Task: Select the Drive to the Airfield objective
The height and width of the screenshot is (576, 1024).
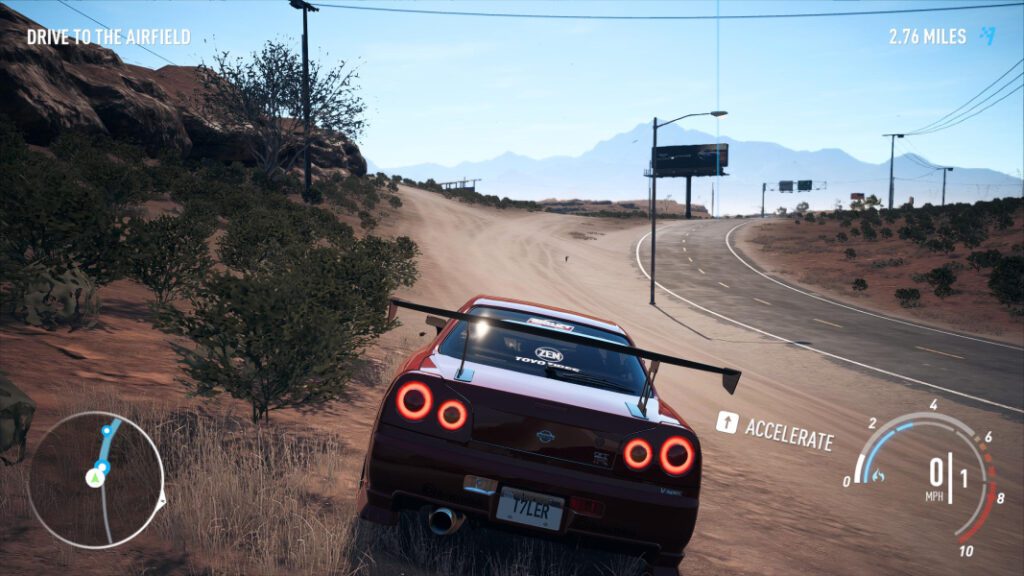Action: 108,37
